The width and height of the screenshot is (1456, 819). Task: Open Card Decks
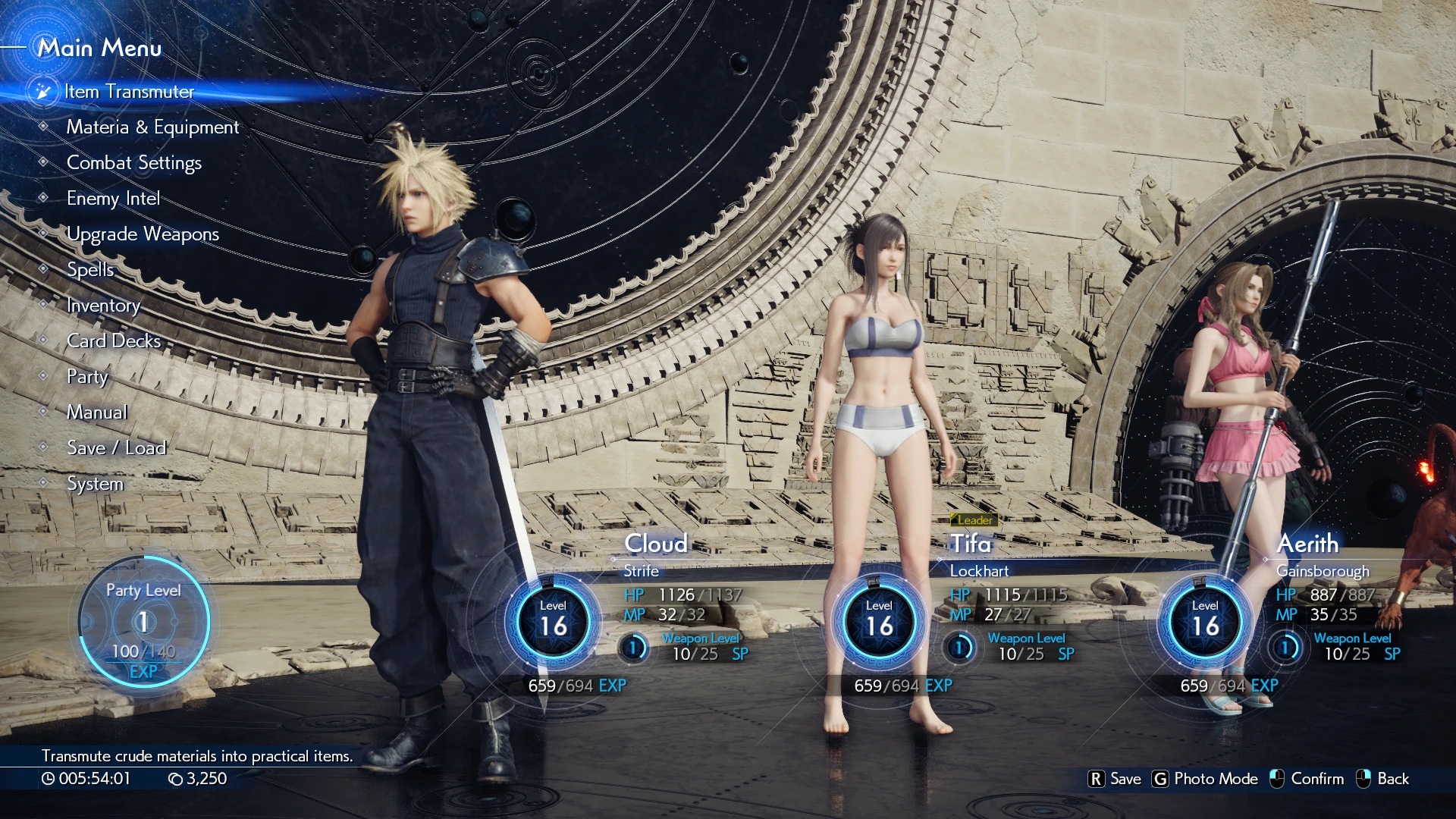pyautogui.click(x=114, y=341)
